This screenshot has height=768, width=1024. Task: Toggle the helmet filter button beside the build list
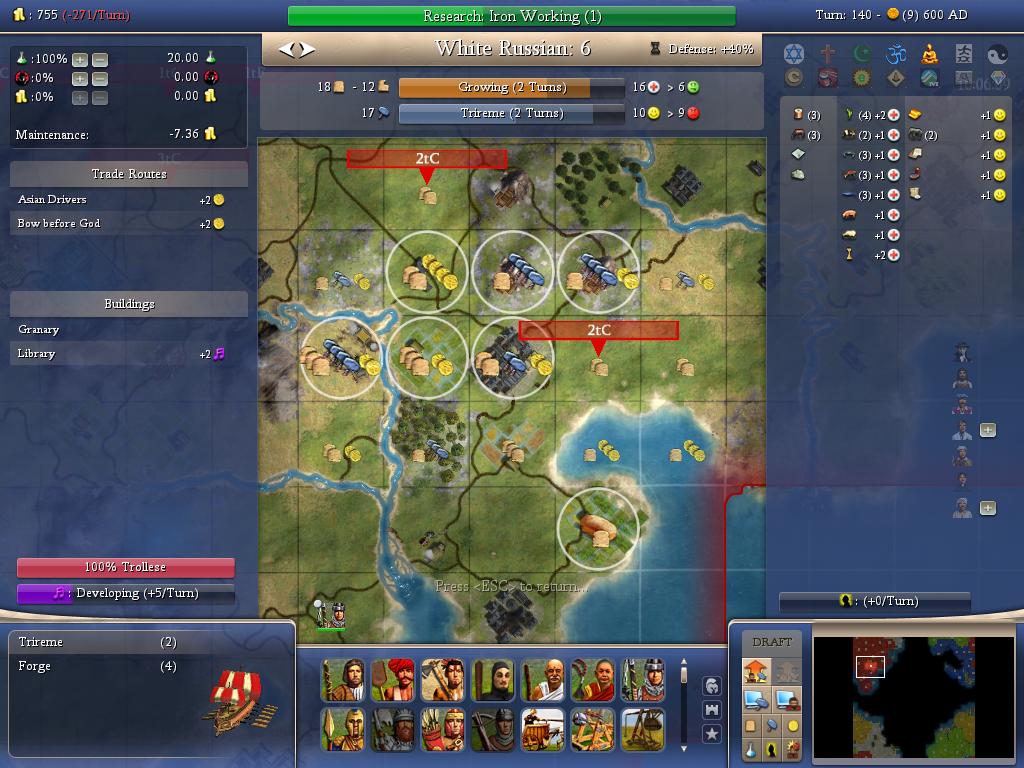[712, 685]
